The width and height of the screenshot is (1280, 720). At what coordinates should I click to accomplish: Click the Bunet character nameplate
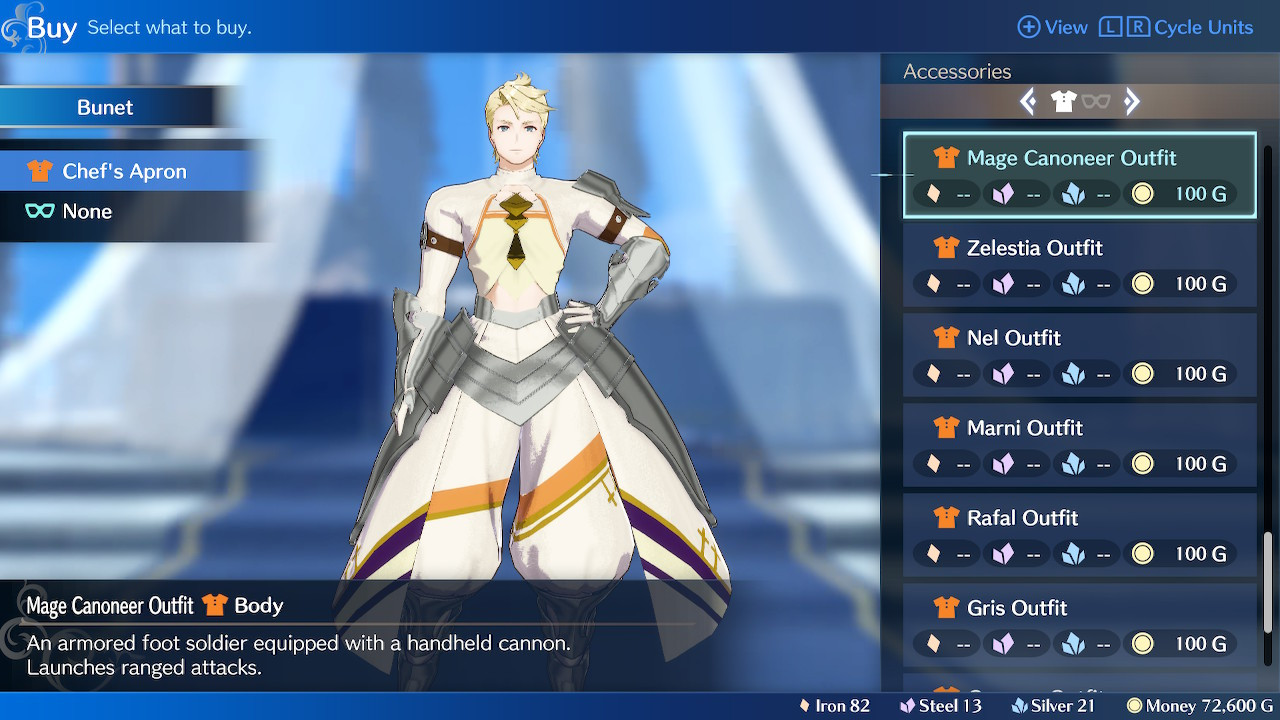click(x=105, y=107)
